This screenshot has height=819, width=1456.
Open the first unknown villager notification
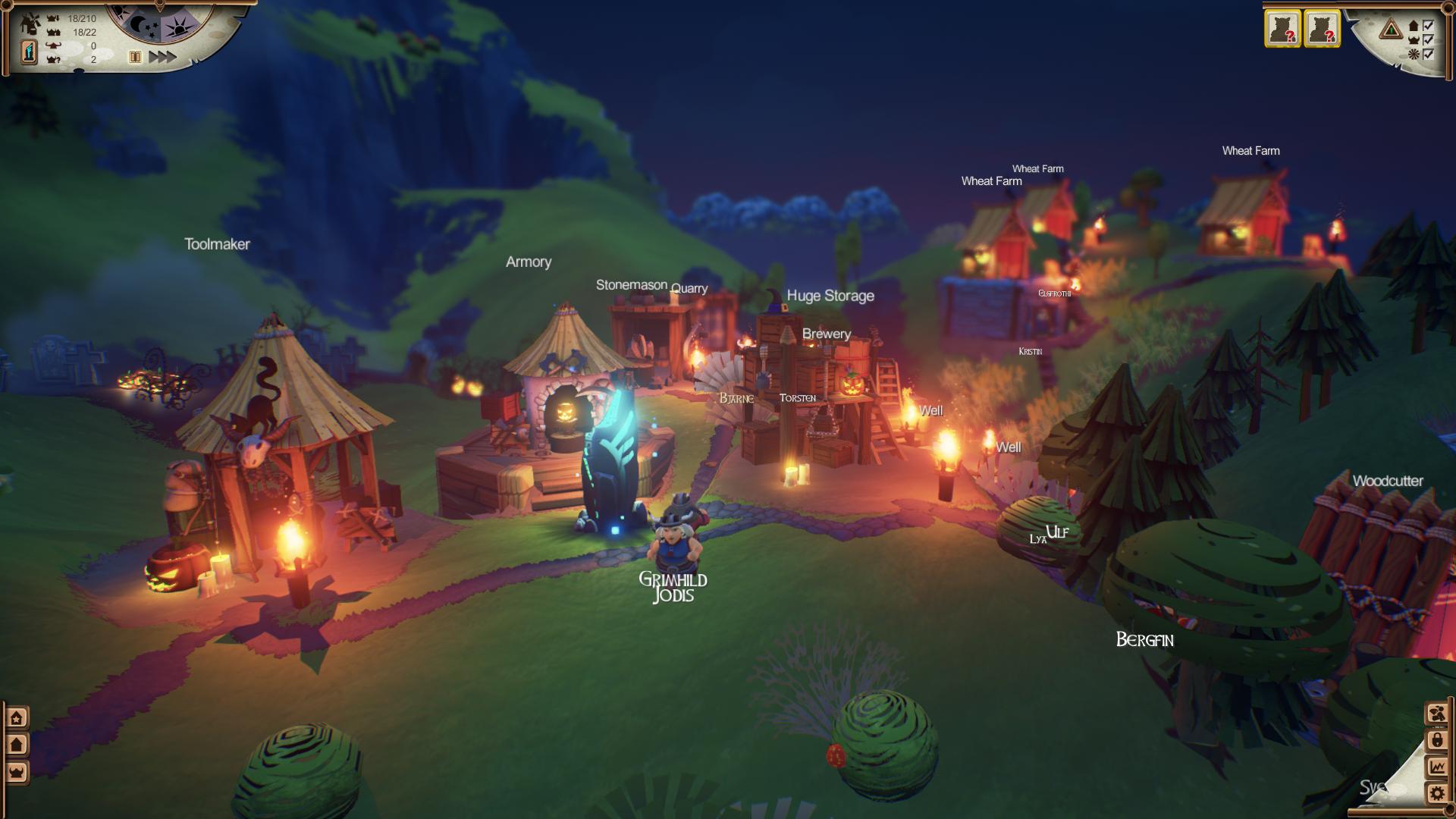1282,29
